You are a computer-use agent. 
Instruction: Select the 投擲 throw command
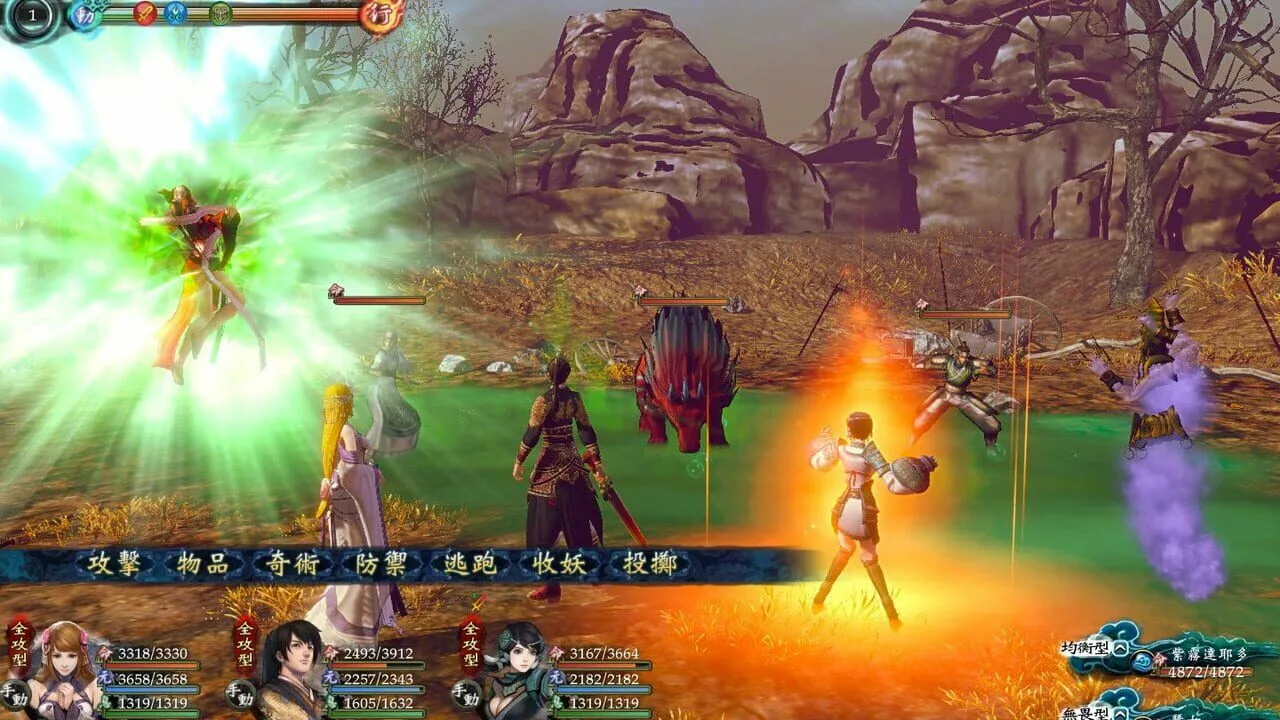click(x=650, y=564)
